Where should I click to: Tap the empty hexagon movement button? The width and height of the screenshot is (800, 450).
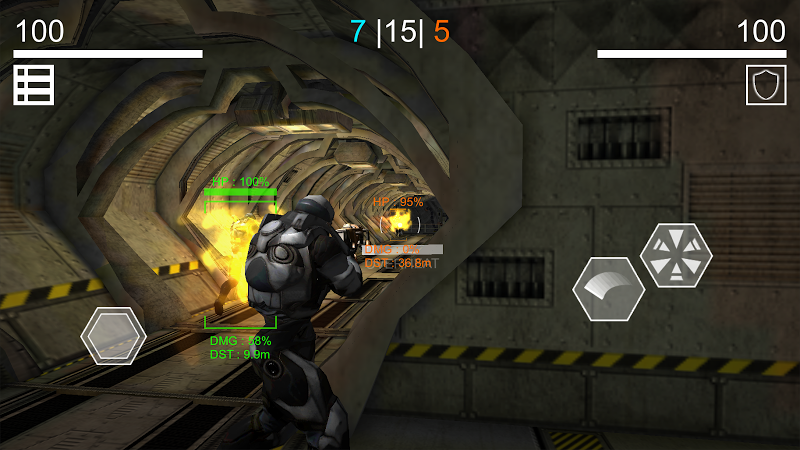[x=113, y=335]
